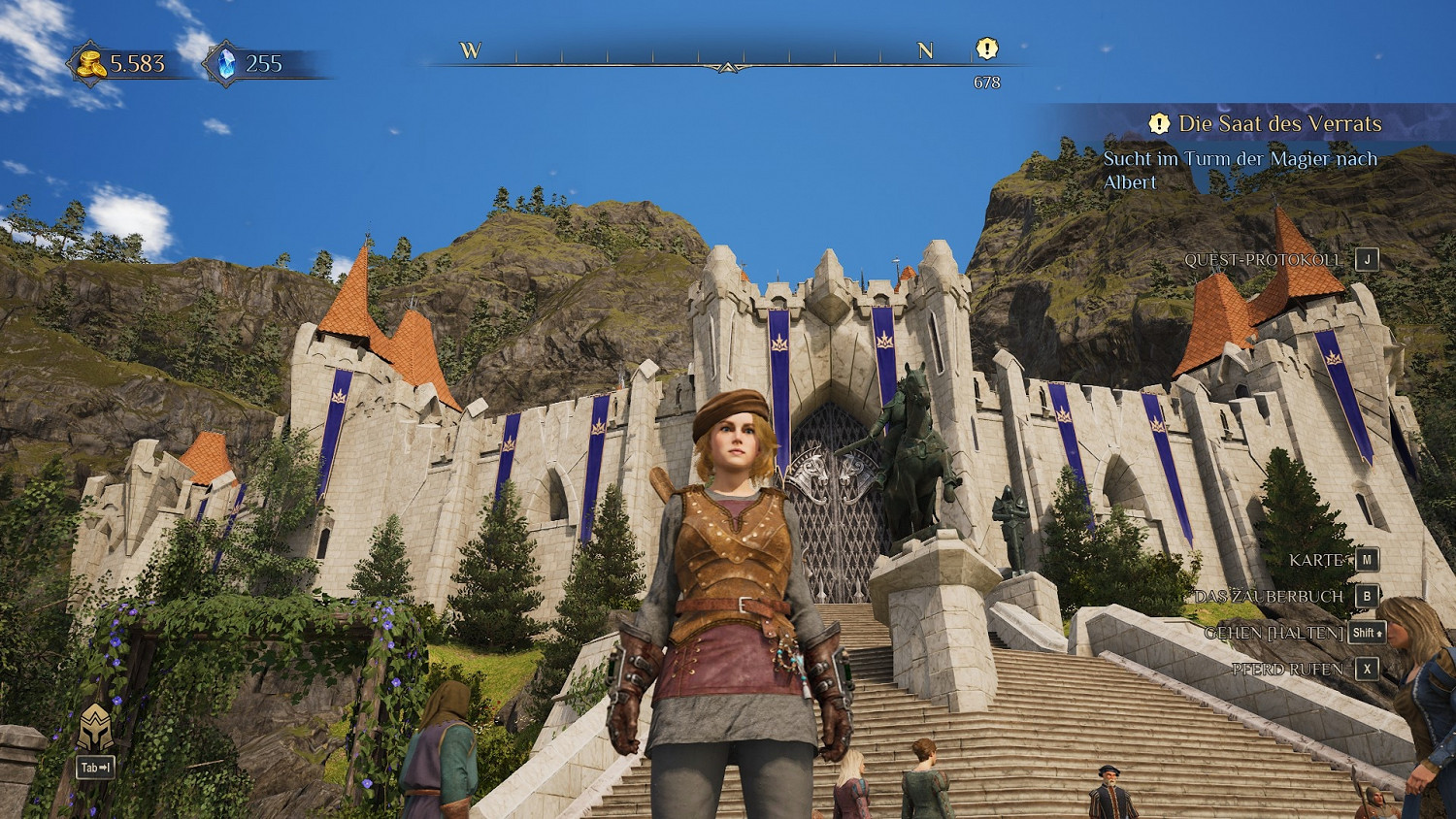Screen dimensions: 1456x819
Task: Click the yellow quest marker on the compass
Action: click(x=986, y=49)
